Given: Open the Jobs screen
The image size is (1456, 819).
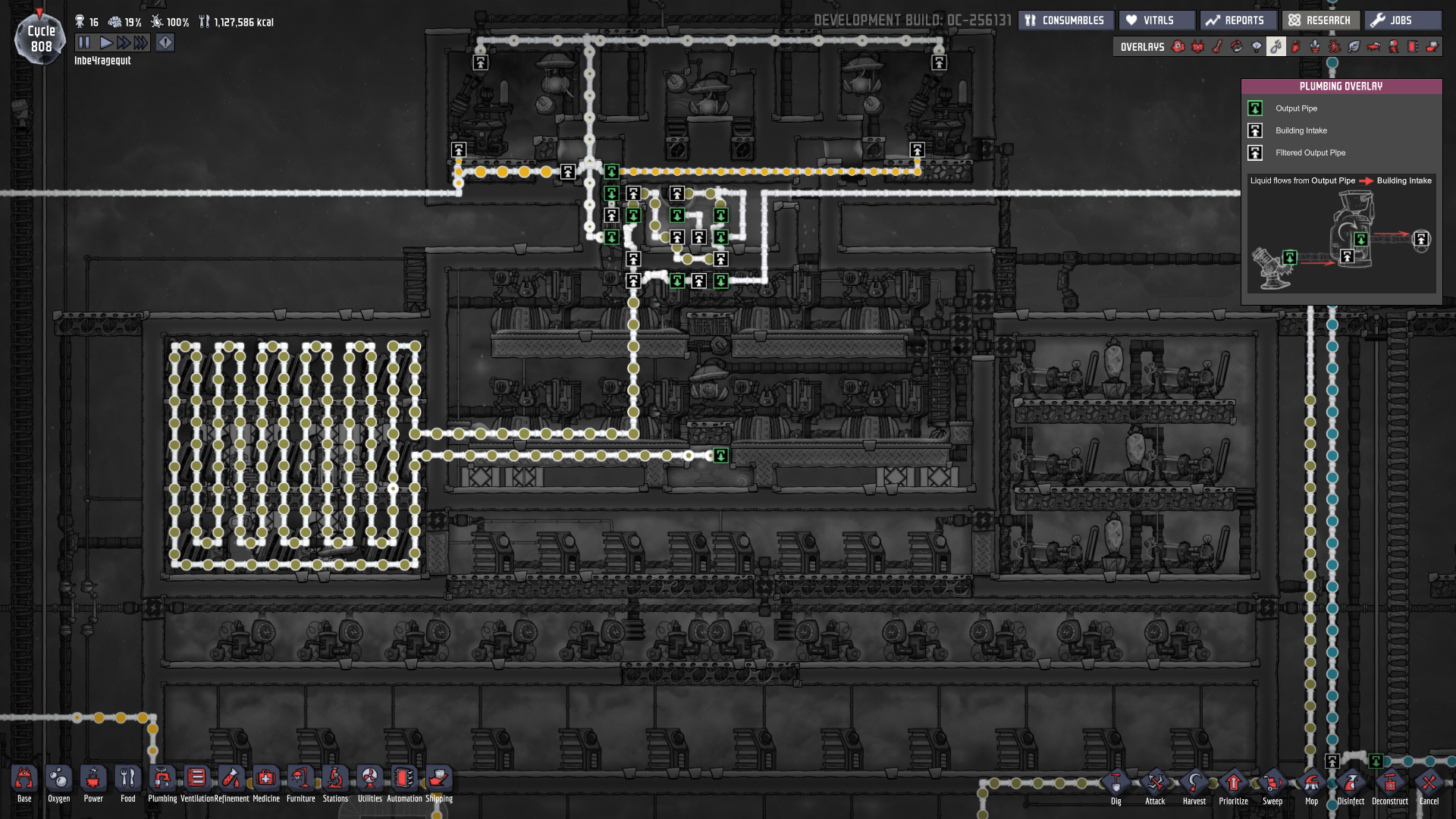Looking at the screenshot, I should (1403, 20).
